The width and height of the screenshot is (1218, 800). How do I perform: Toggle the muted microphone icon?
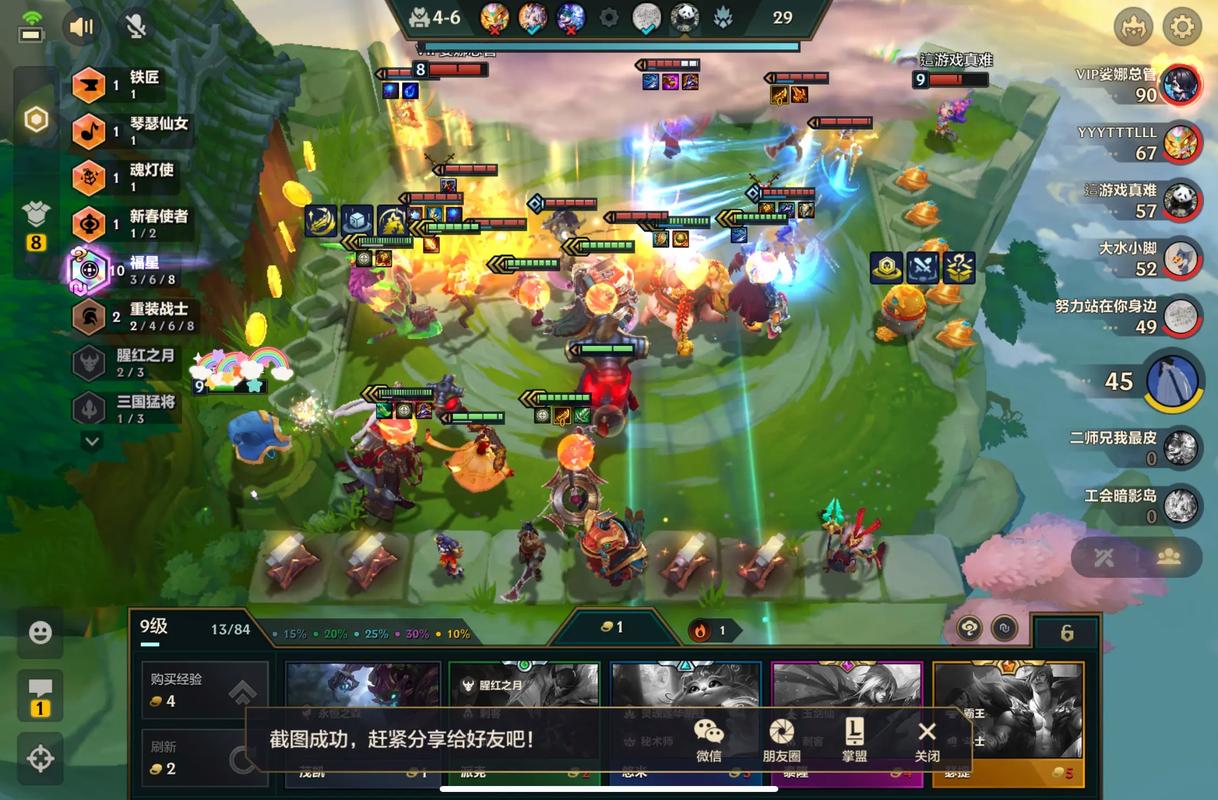[x=135, y=26]
